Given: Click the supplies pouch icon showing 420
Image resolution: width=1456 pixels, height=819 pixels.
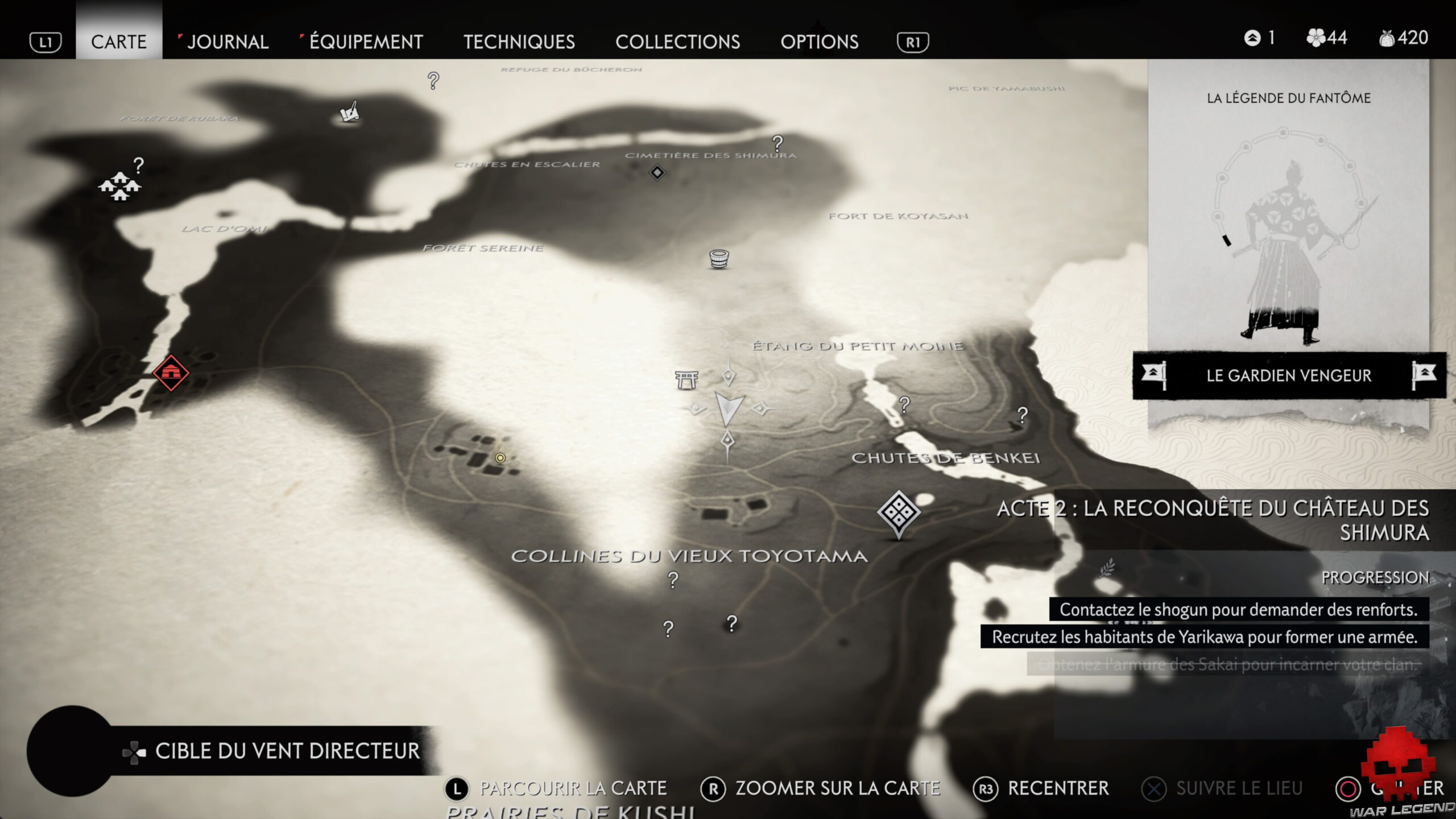Looking at the screenshot, I should [1388, 38].
